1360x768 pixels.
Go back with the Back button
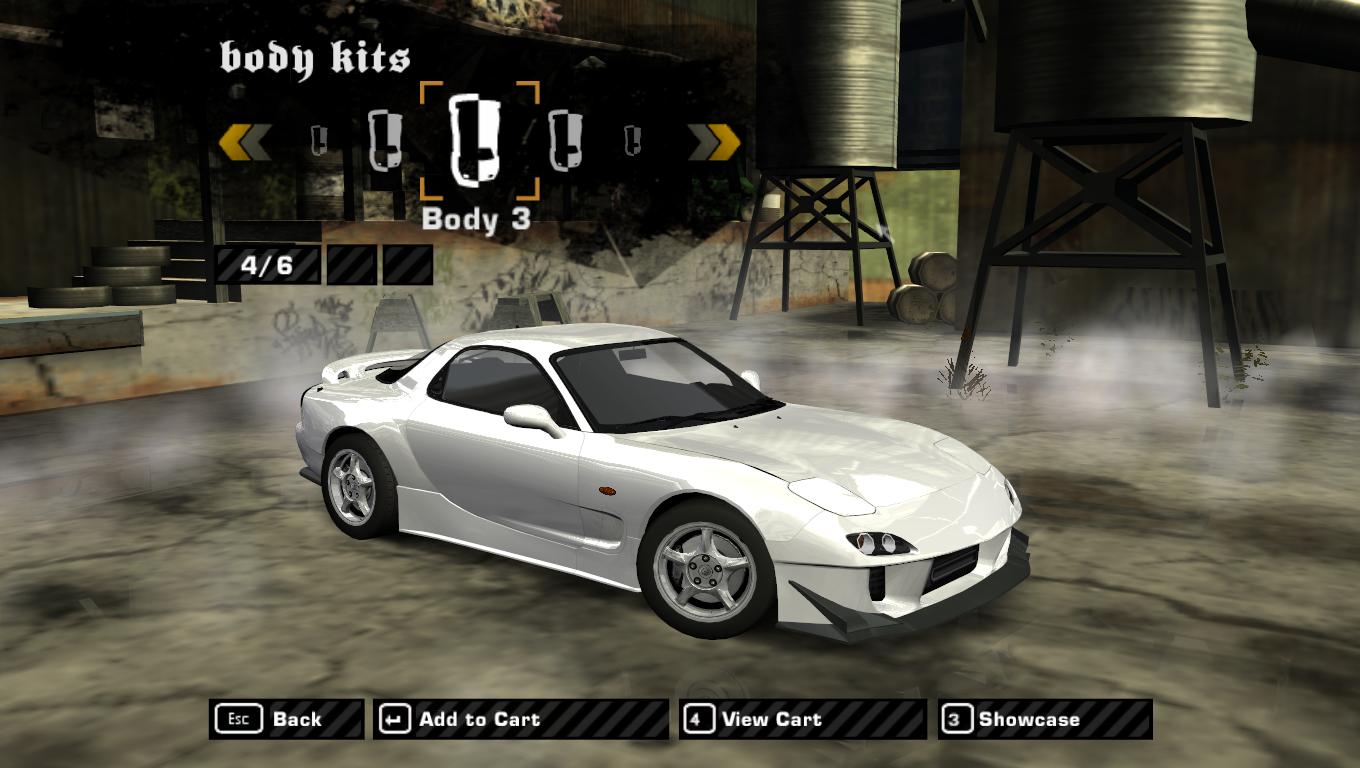click(286, 719)
